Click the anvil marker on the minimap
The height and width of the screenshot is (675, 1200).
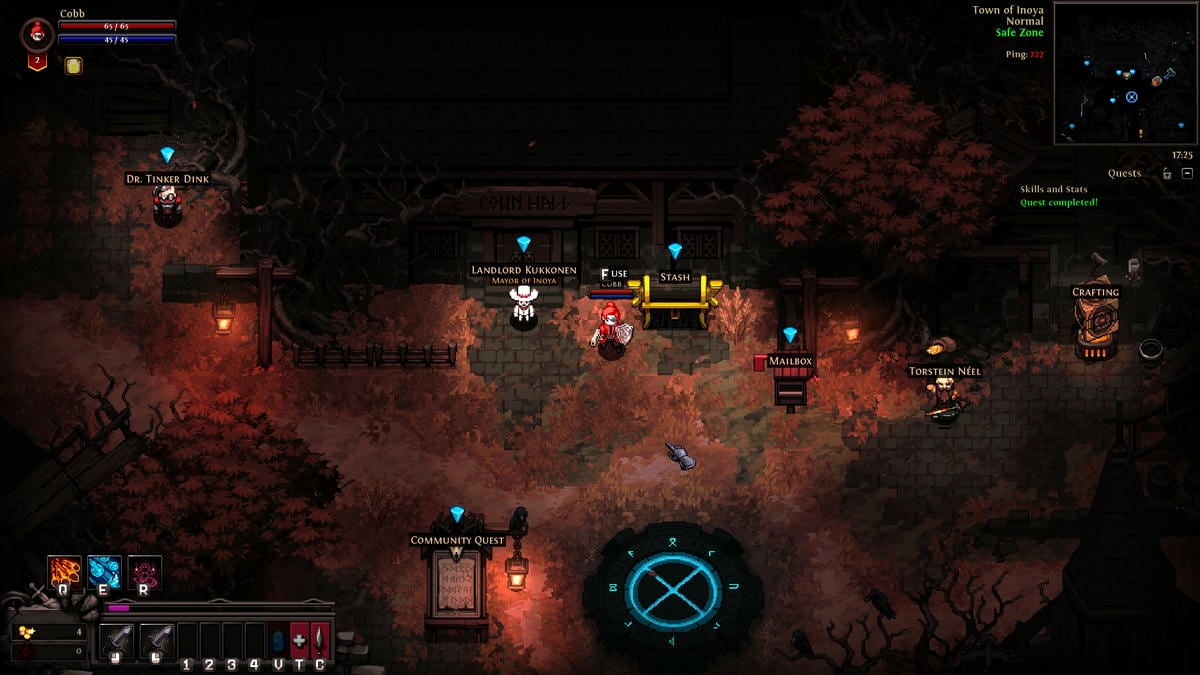coord(1156,81)
